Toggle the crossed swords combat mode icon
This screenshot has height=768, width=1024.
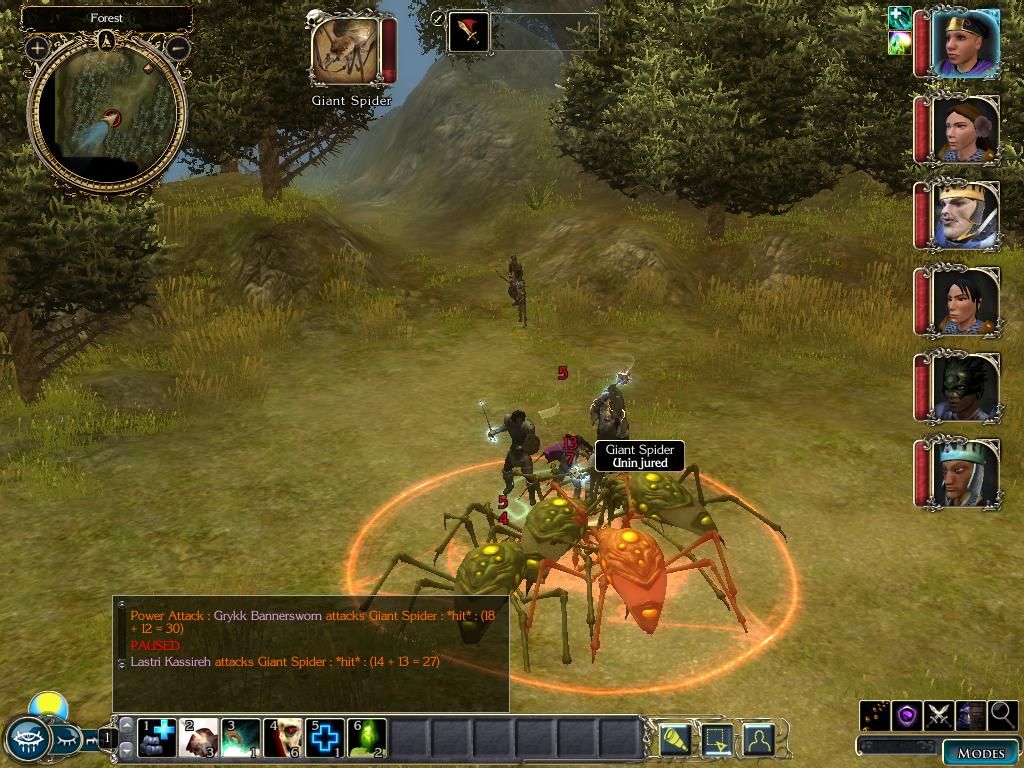pyautogui.click(x=939, y=715)
